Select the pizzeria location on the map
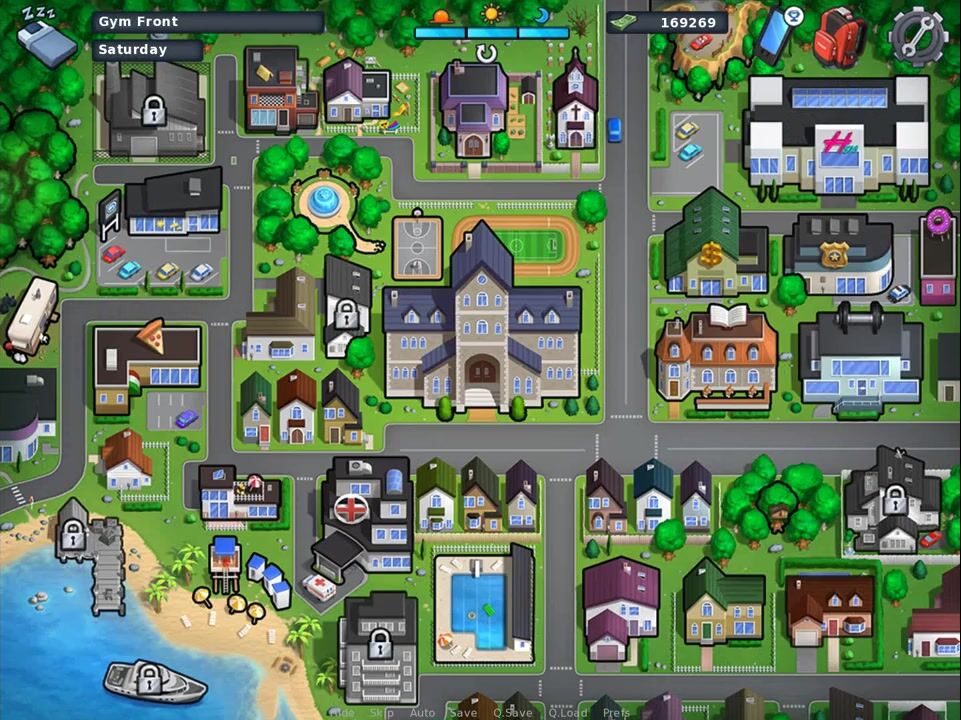The width and height of the screenshot is (961, 720). click(147, 362)
